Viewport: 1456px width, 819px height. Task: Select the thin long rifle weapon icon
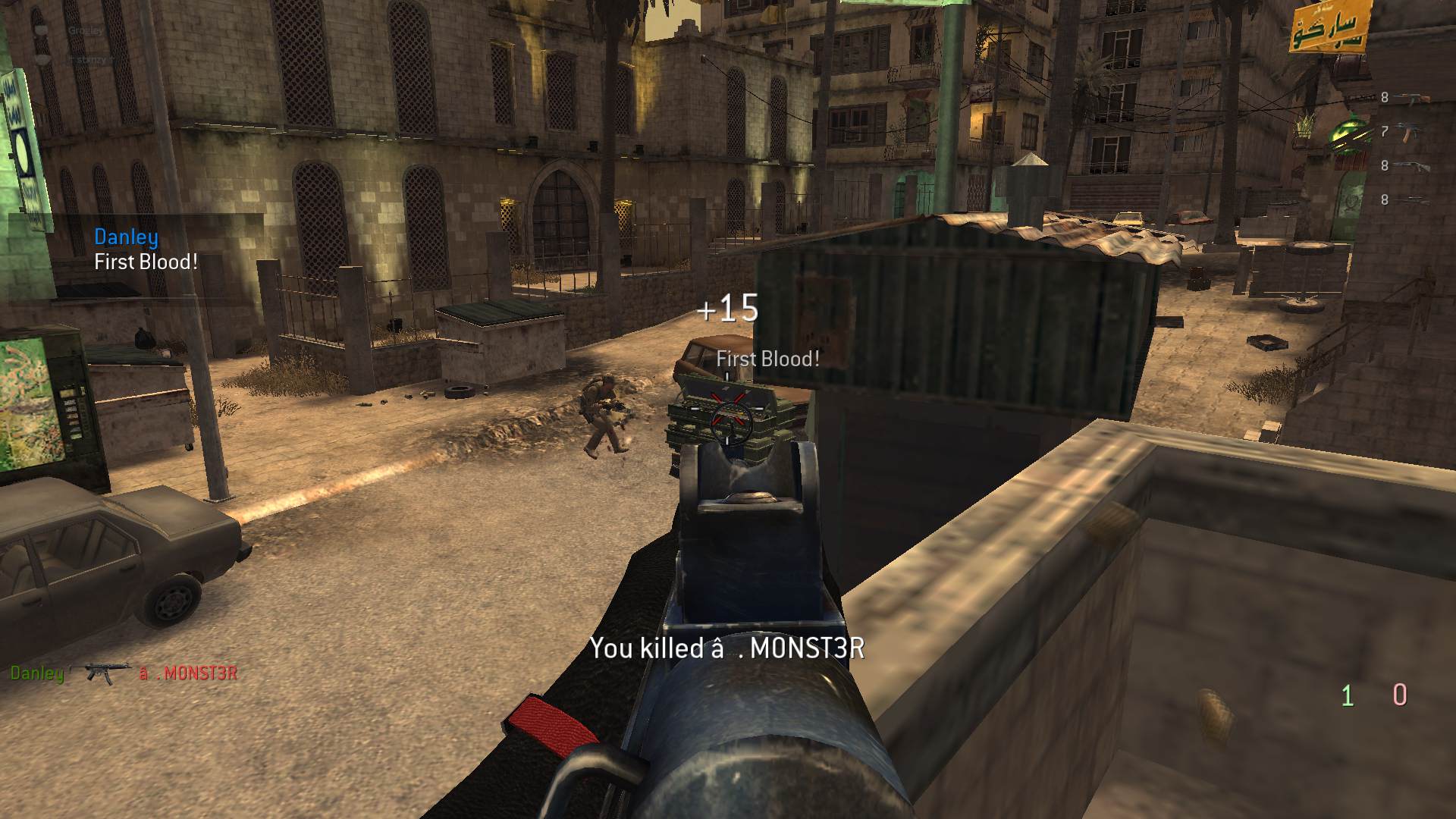[x=1410, y=199]
